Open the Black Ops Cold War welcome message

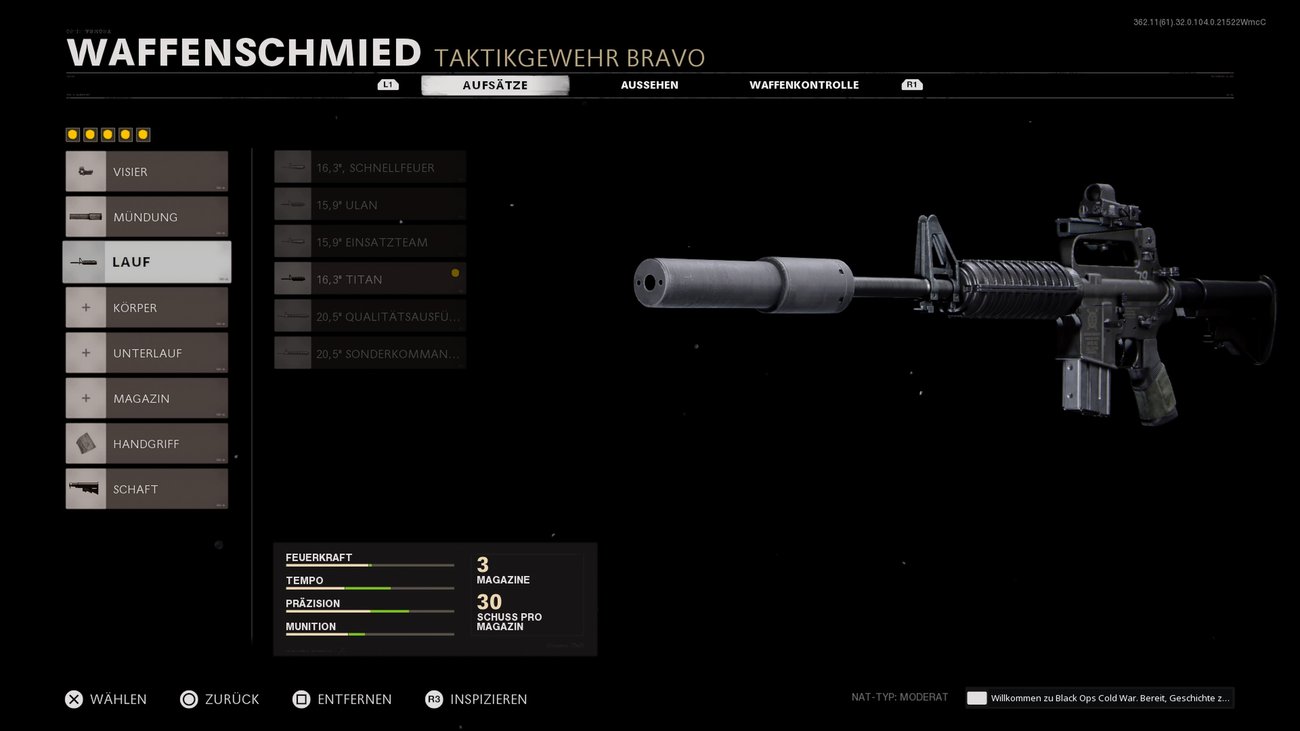point(1100,698)
